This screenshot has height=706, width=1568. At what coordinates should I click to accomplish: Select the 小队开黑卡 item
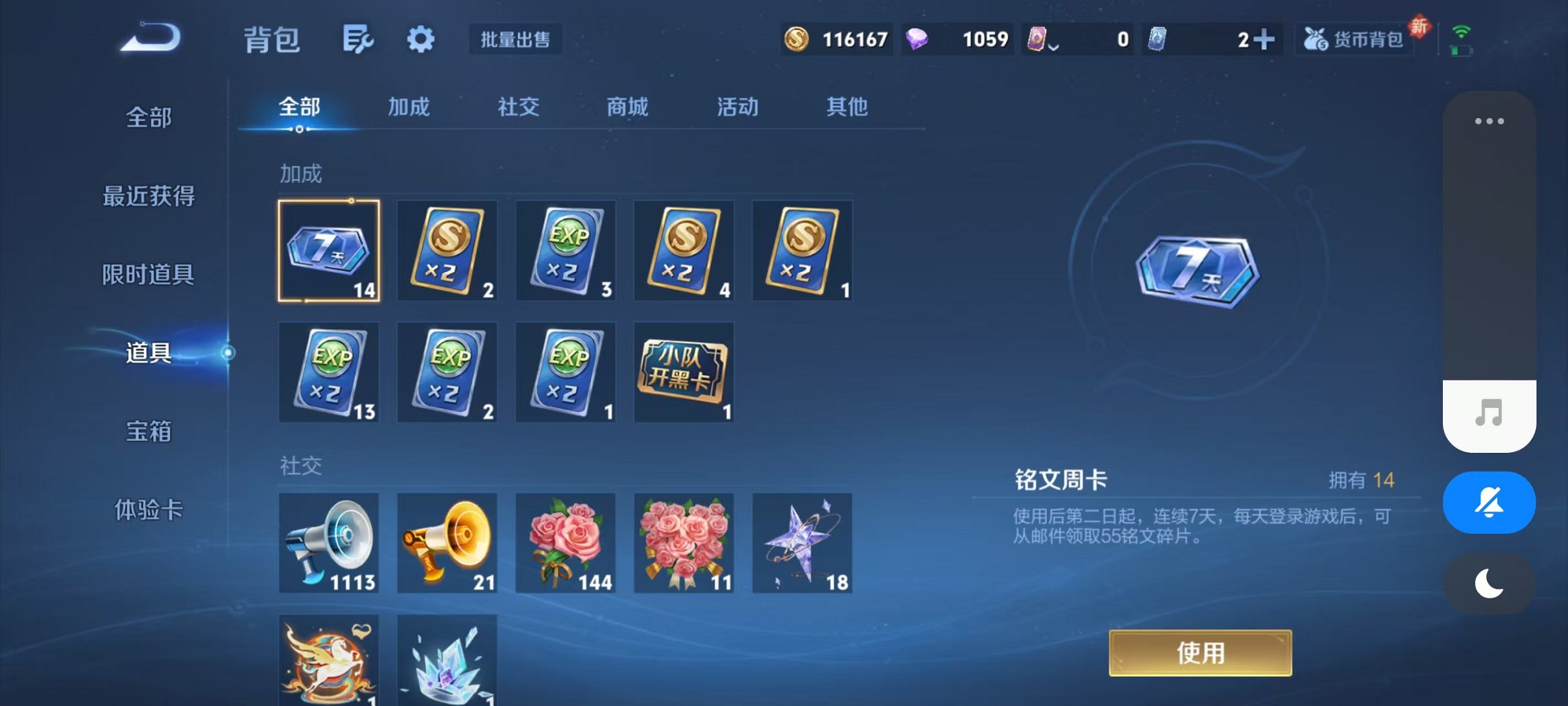684,372
